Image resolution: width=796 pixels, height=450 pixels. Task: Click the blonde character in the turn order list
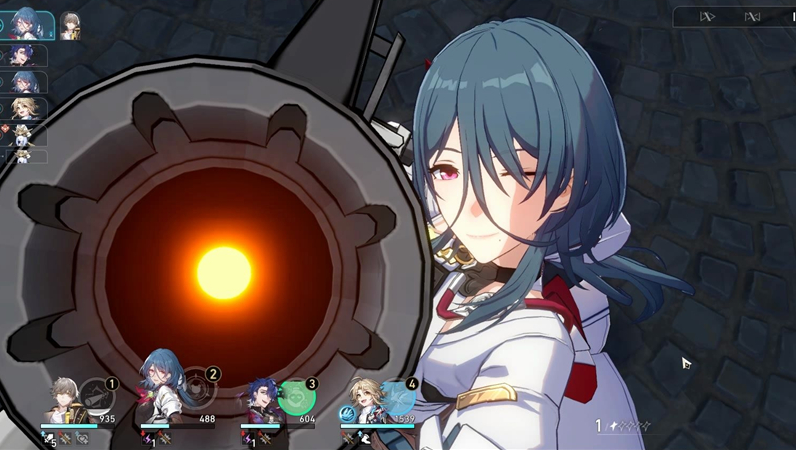coord(24,108)
